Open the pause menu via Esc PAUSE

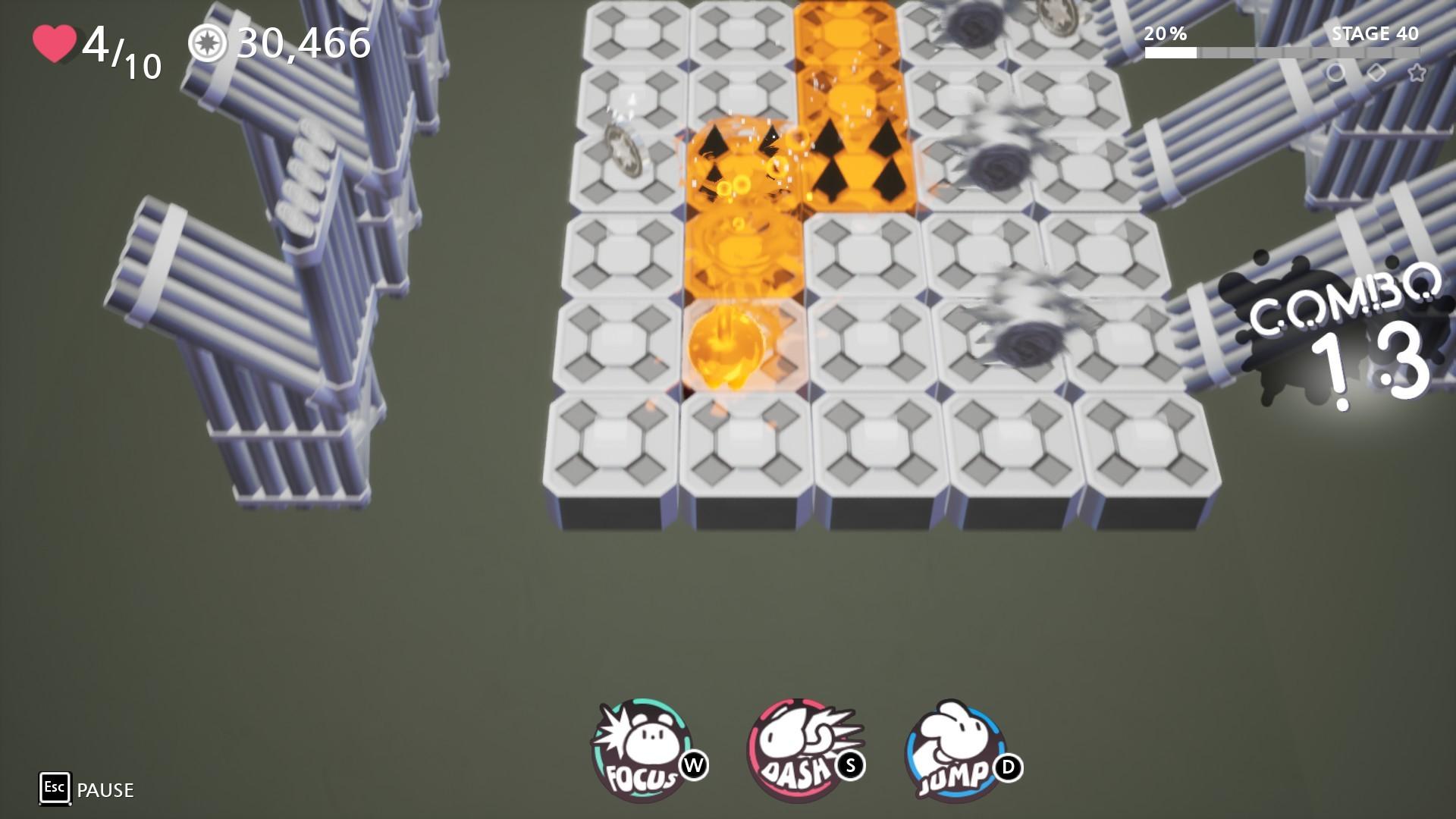coord(54,789)
